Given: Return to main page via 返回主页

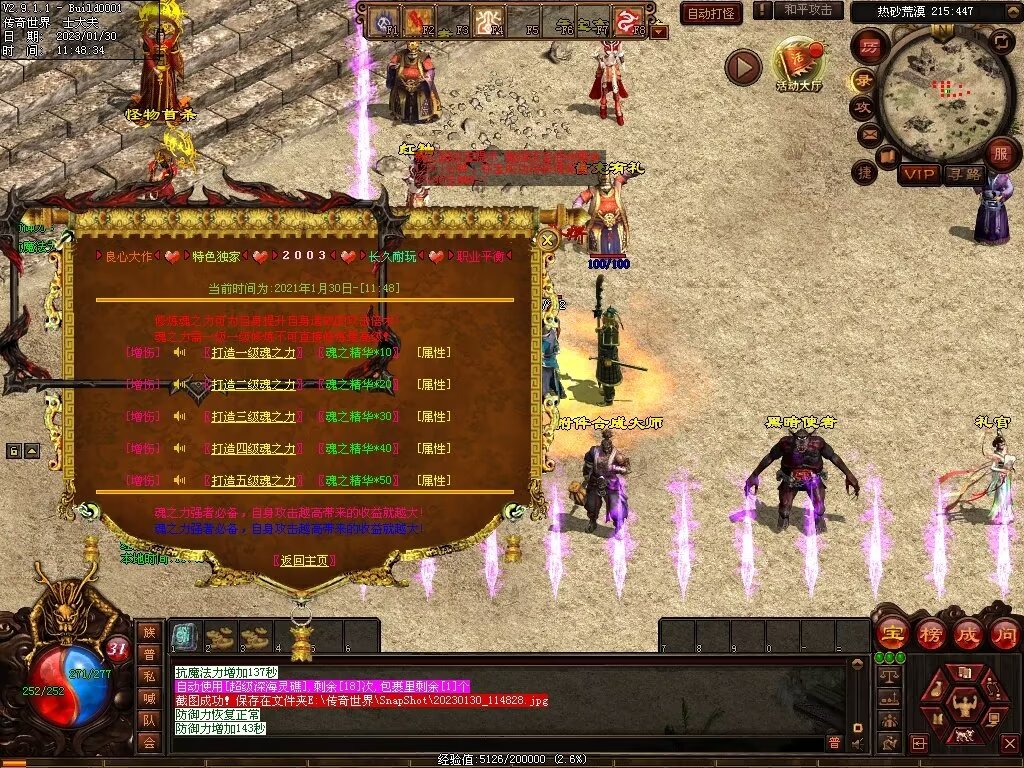Looking at the screenshot, I should pyautogui.click(x=304, y=560).
